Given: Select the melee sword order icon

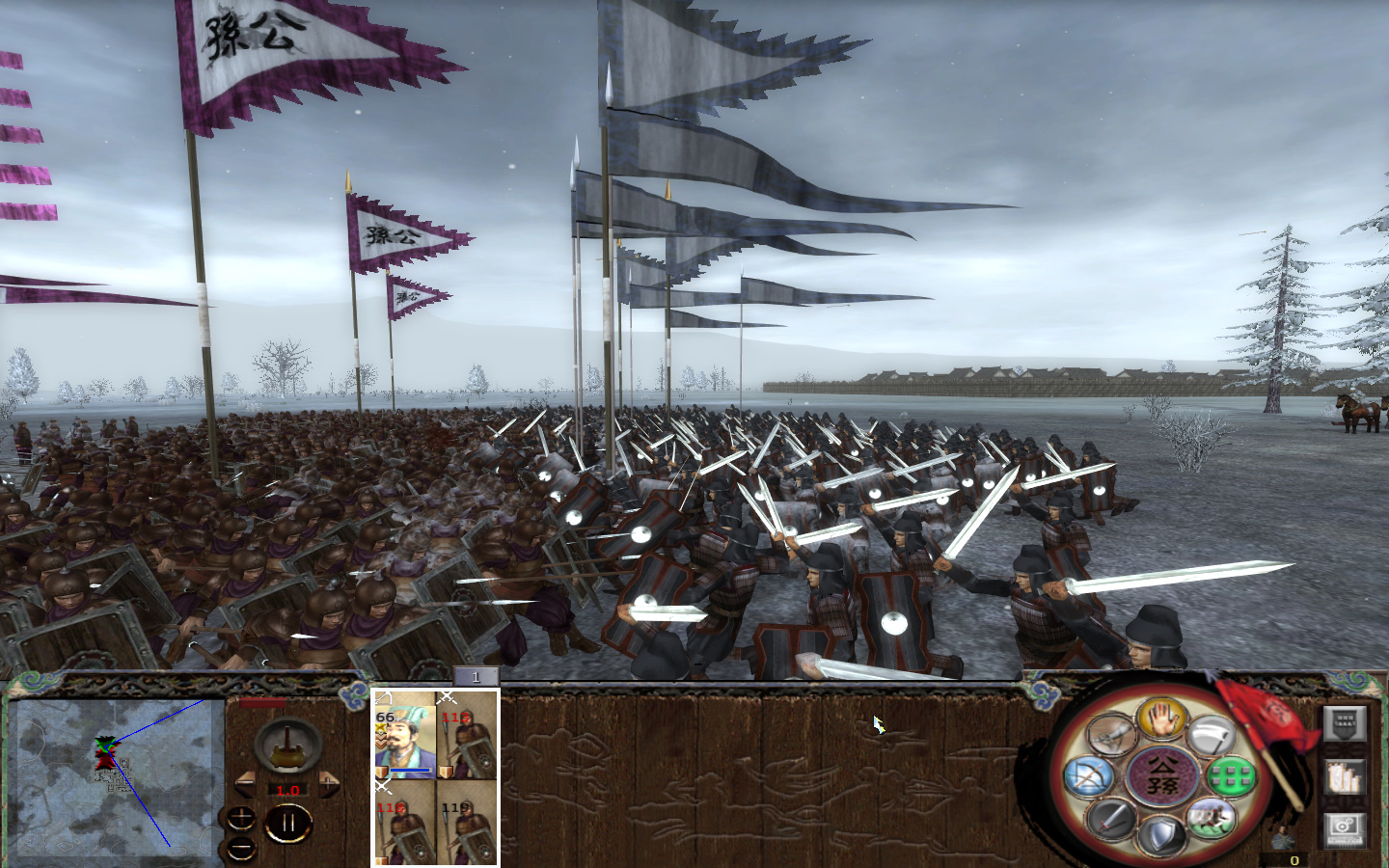Looking at the screenshot, I should point(1110,818).
